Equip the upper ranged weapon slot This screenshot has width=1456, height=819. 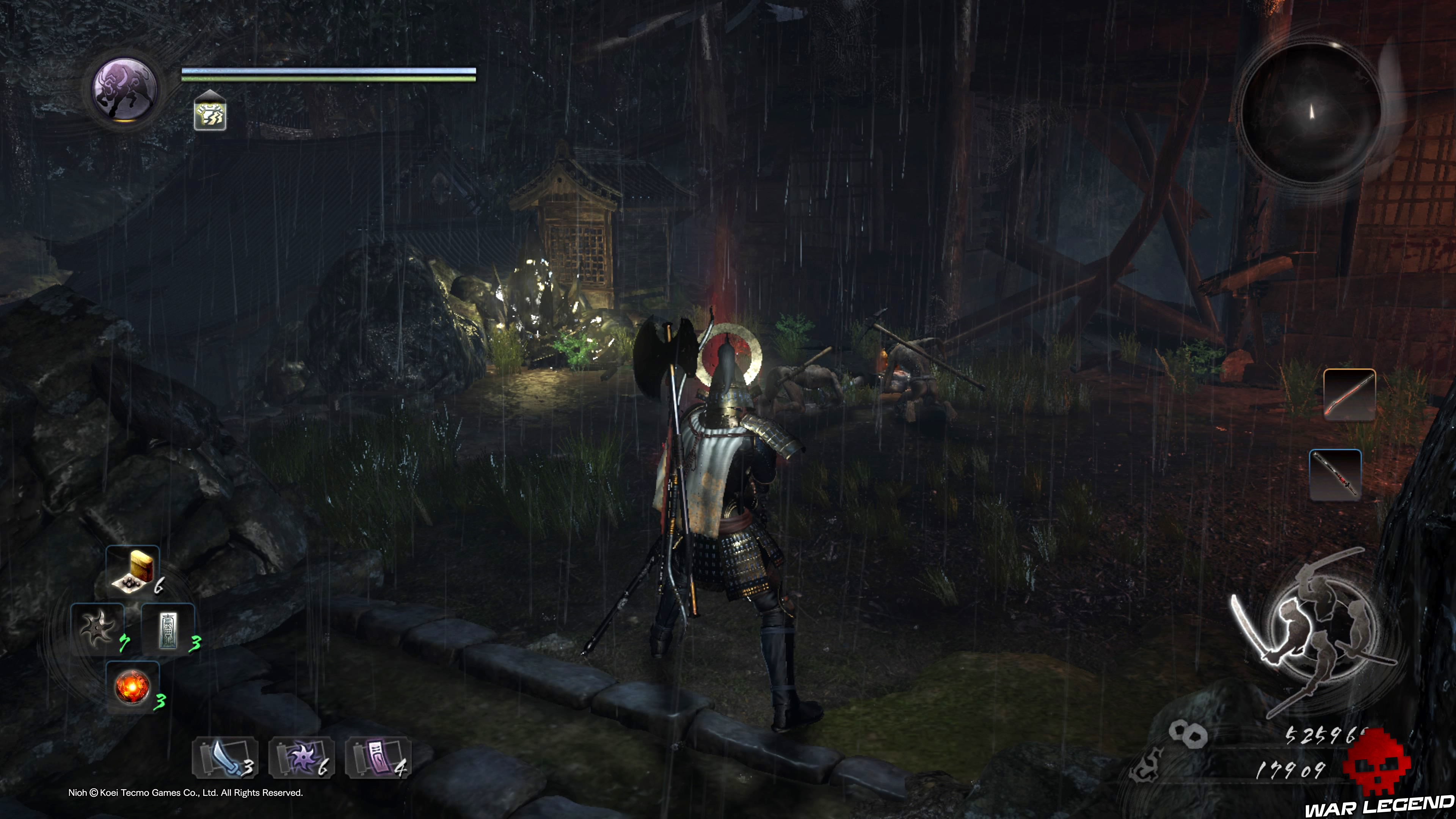pyautogui.click(x=1349, y=394)
